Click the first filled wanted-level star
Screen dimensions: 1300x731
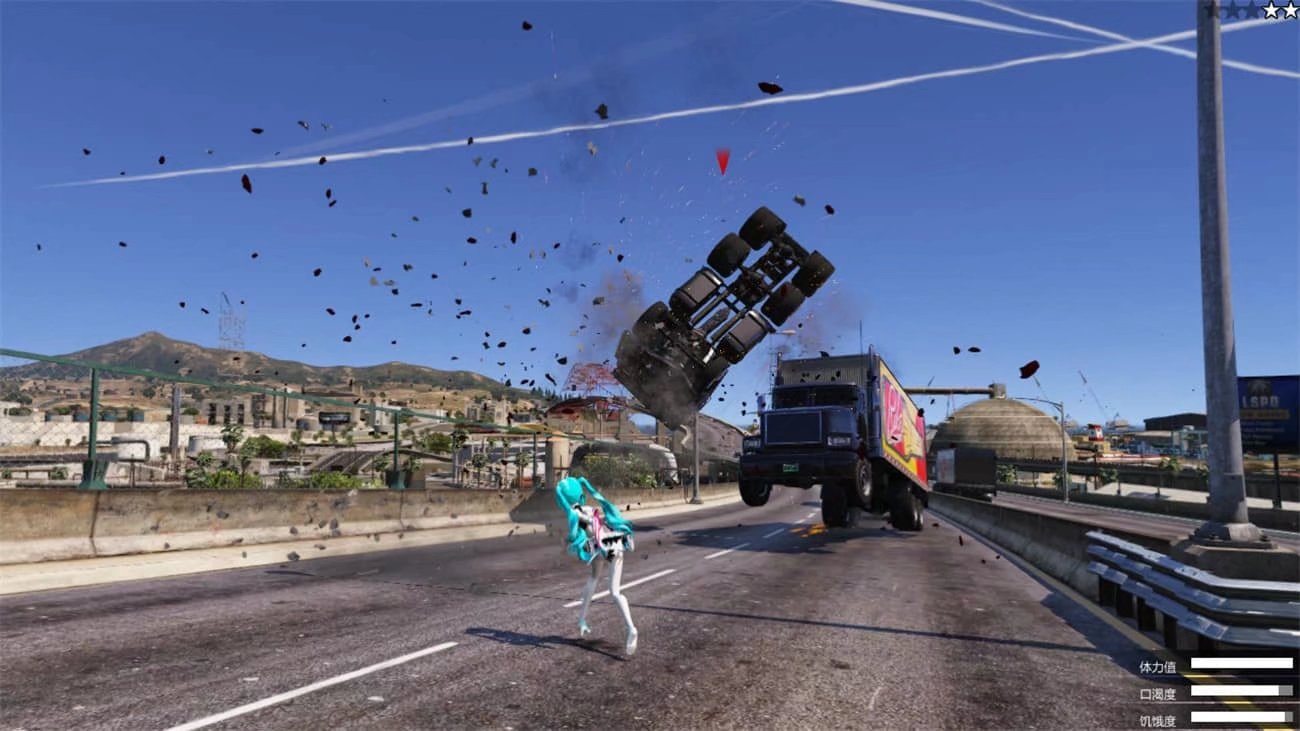(x=1271, y=10)
